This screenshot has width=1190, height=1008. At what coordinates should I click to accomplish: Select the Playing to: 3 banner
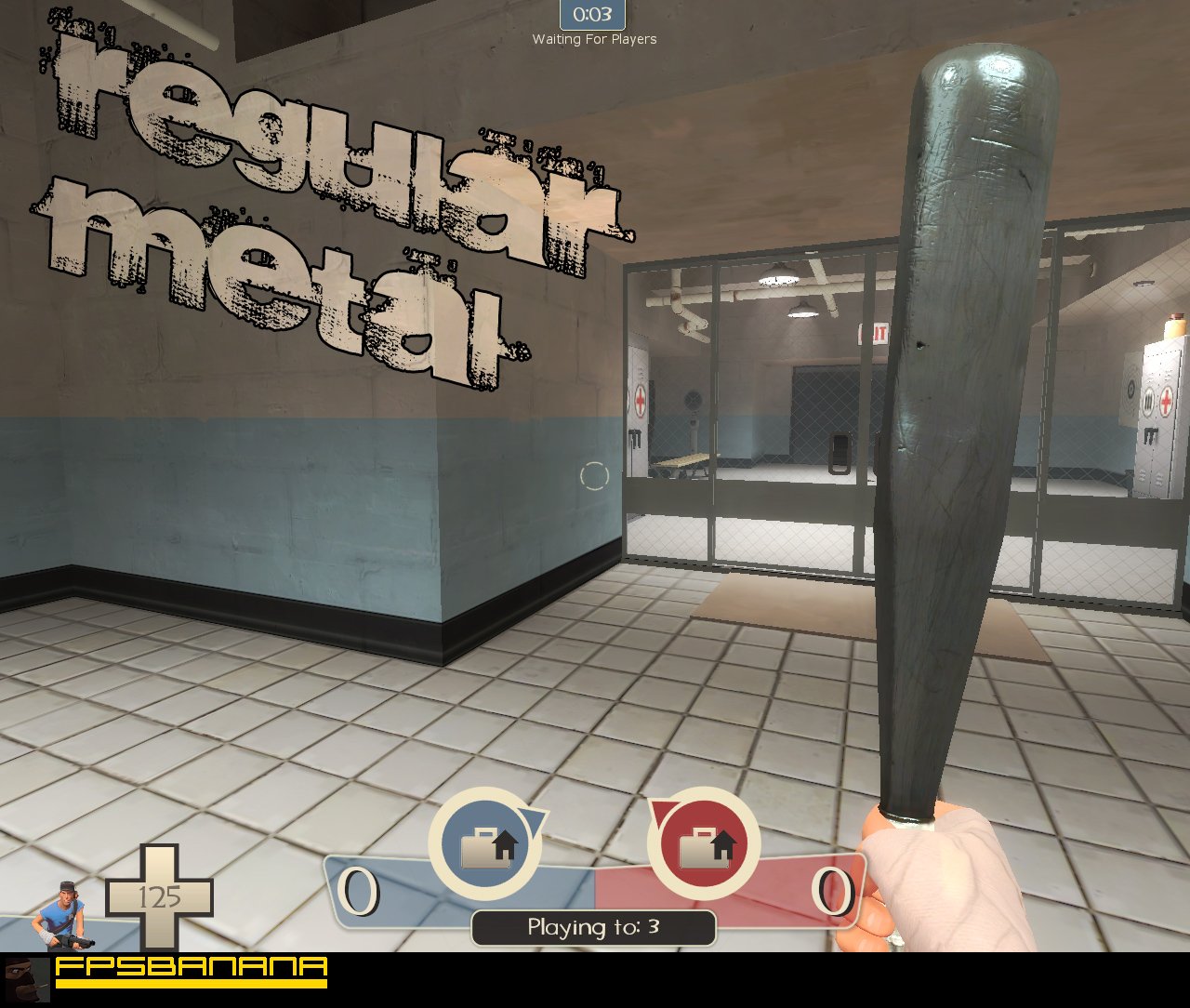[x=593, y=927]
